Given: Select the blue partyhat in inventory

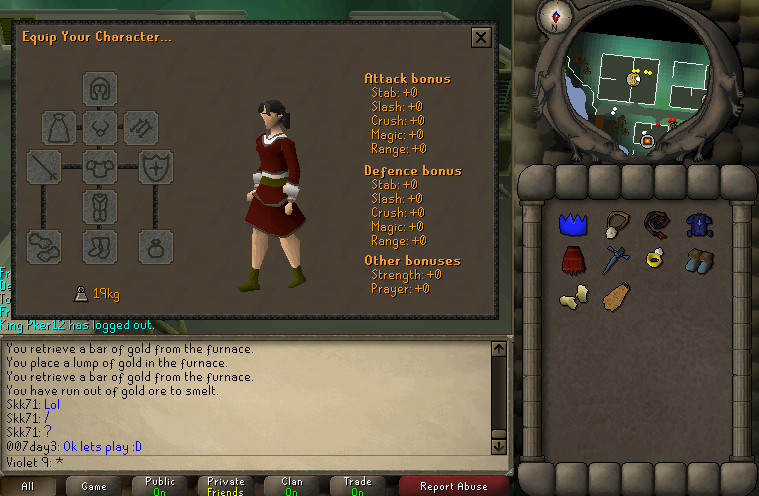Looking at the screenshot, I should [572, 224].
